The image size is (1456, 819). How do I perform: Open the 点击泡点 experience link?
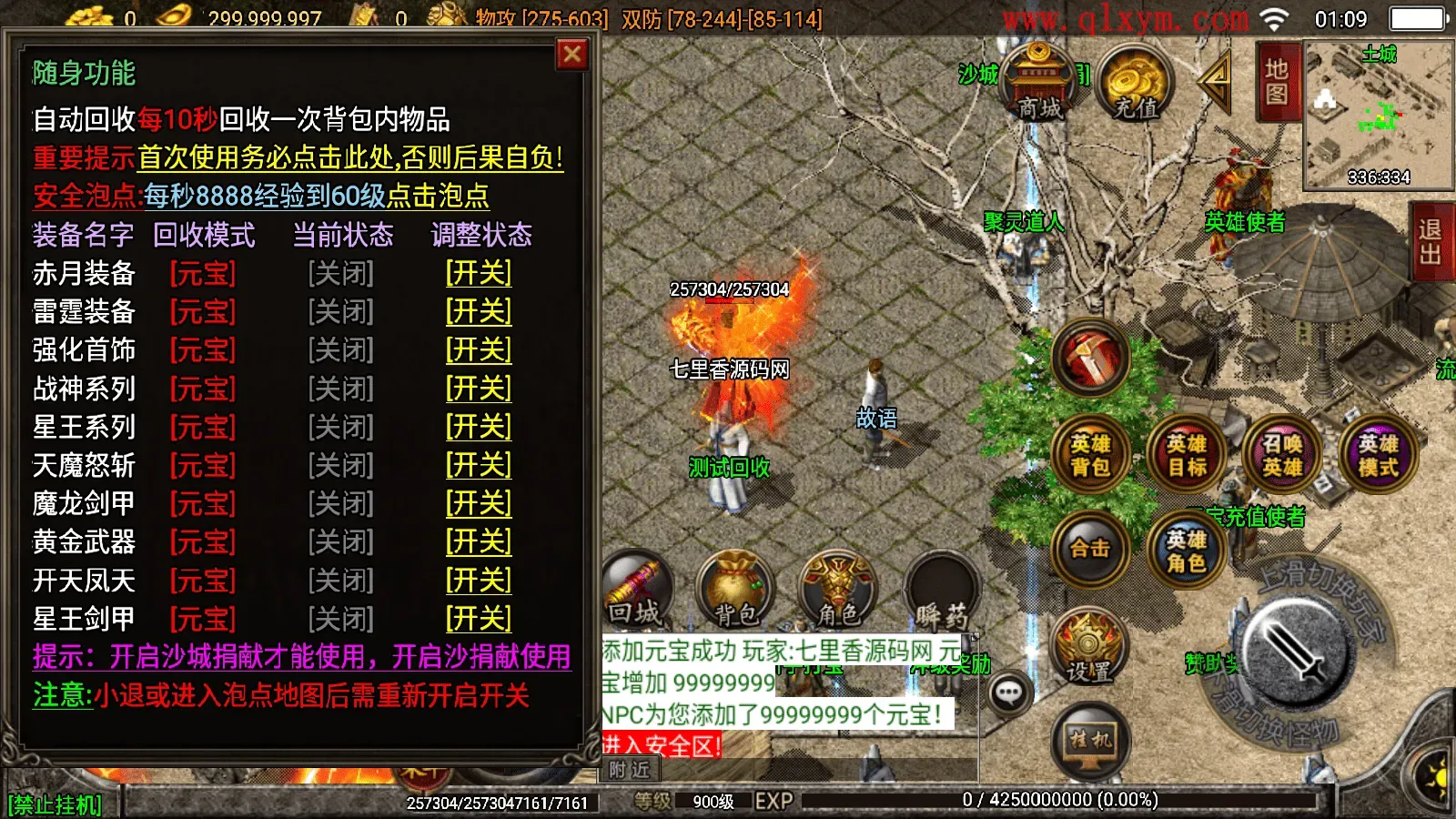coord(437,196)
